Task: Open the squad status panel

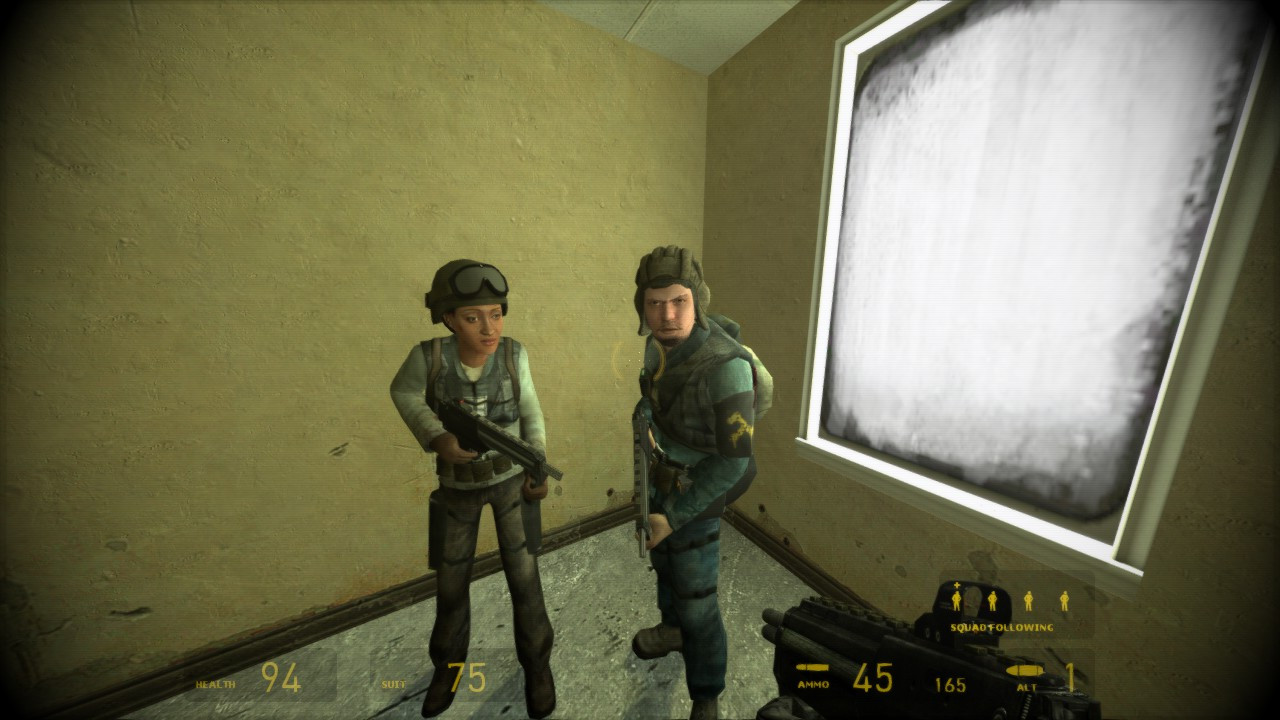Action: click(x=1010, y=600)
